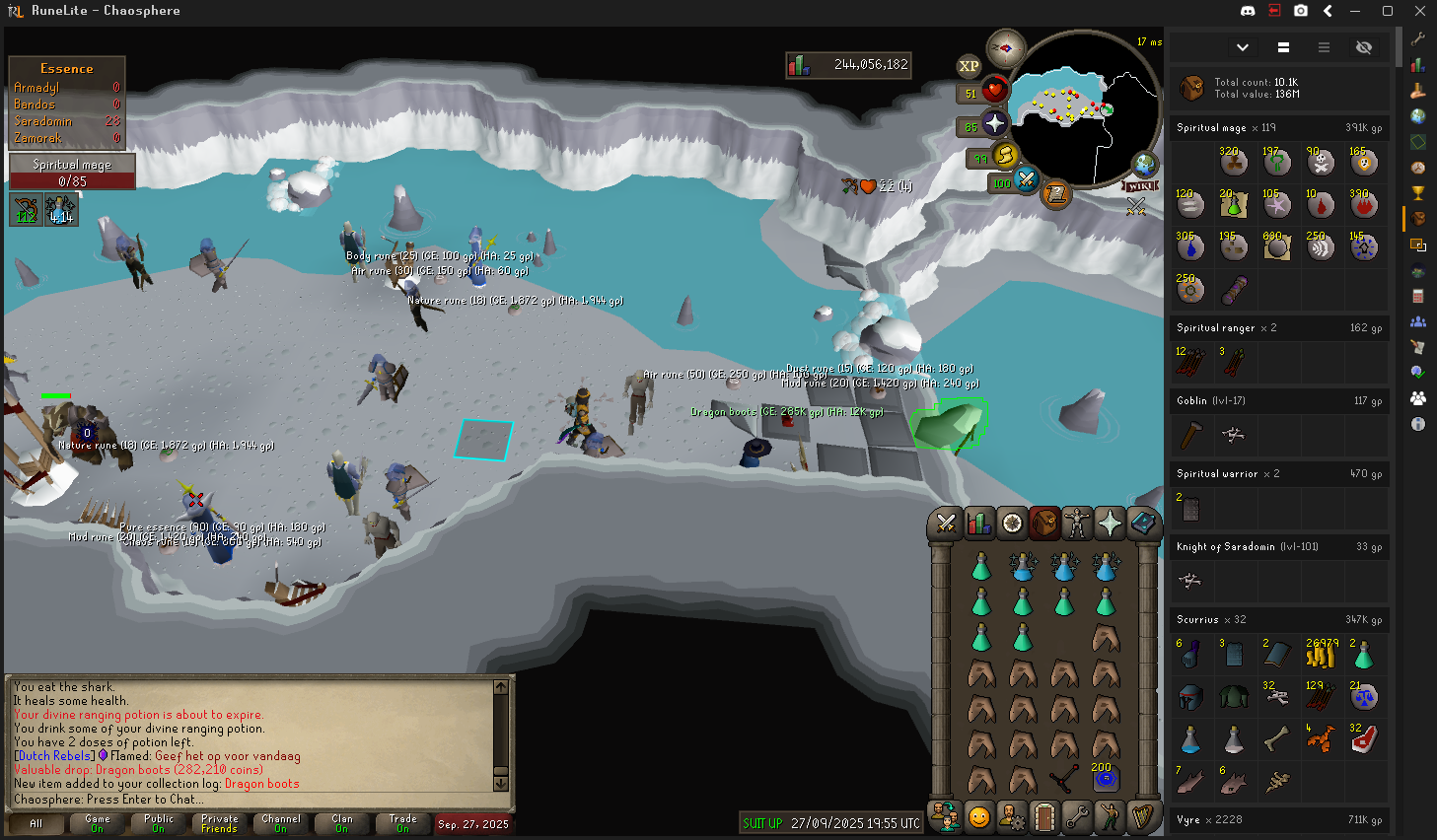Click the compass to face north

[1006, 47]
